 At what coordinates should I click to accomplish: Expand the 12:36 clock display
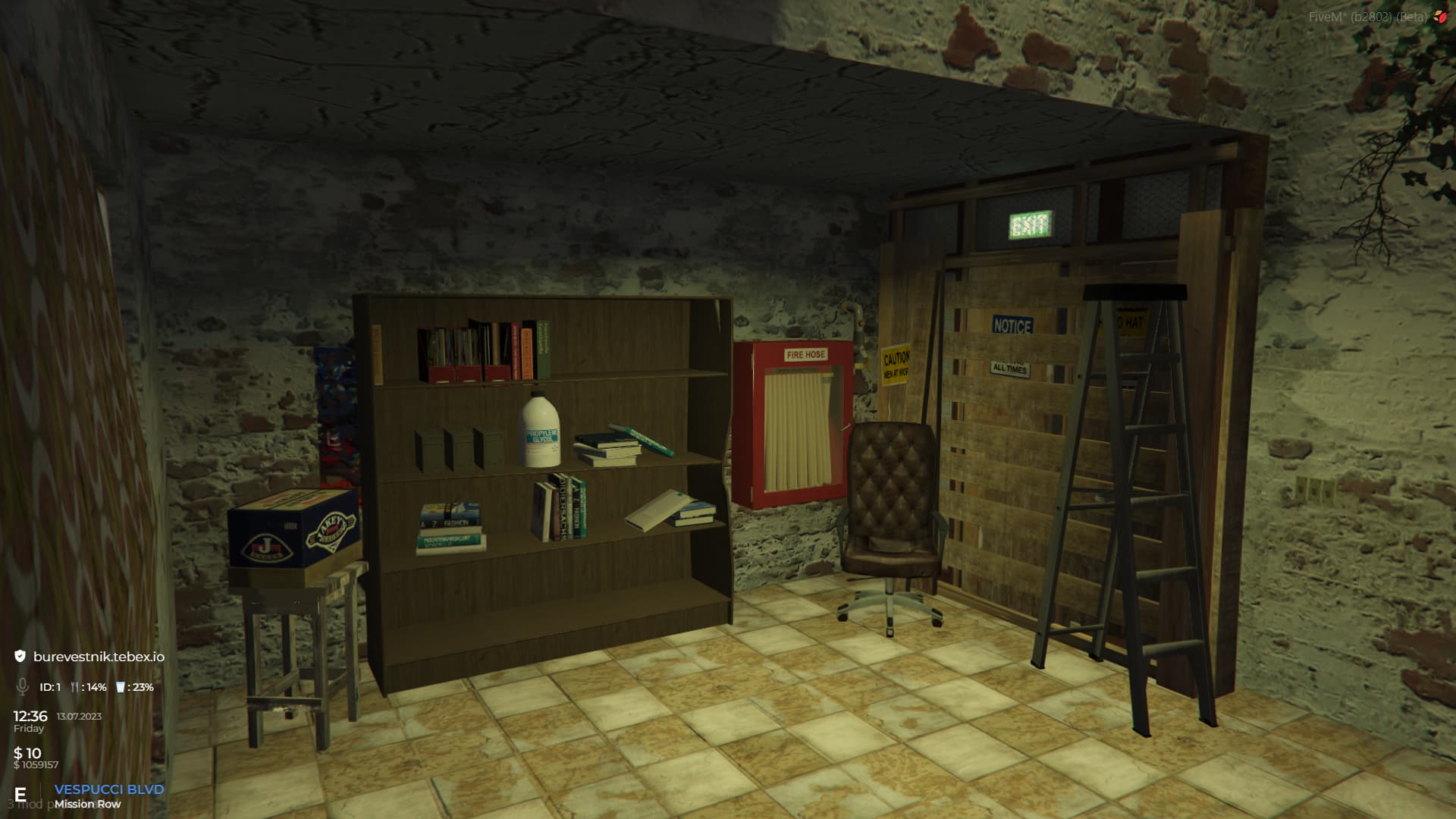click(30, 717)
